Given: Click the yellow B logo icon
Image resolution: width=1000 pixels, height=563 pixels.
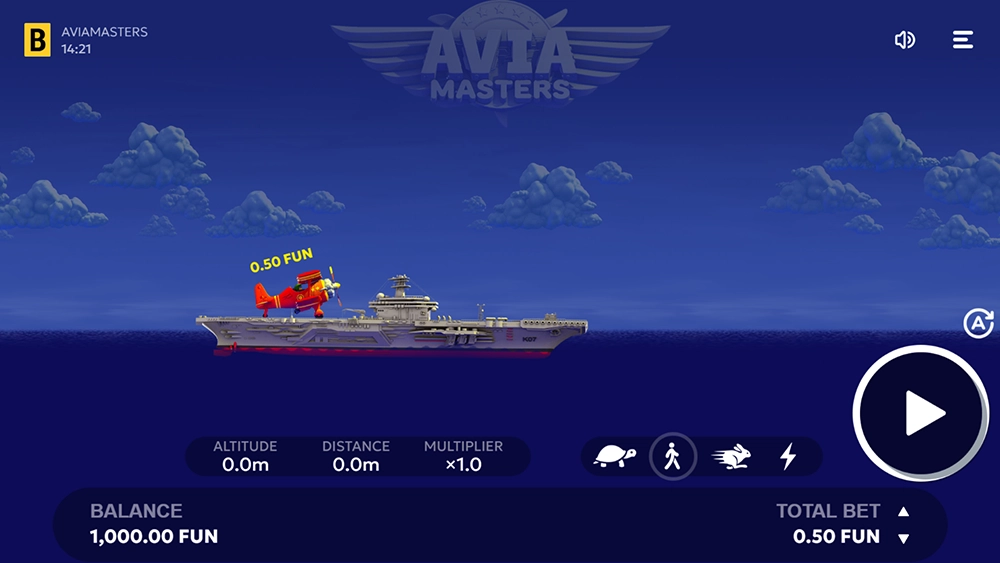Looking at the screenshot, I should pos(38,40).
